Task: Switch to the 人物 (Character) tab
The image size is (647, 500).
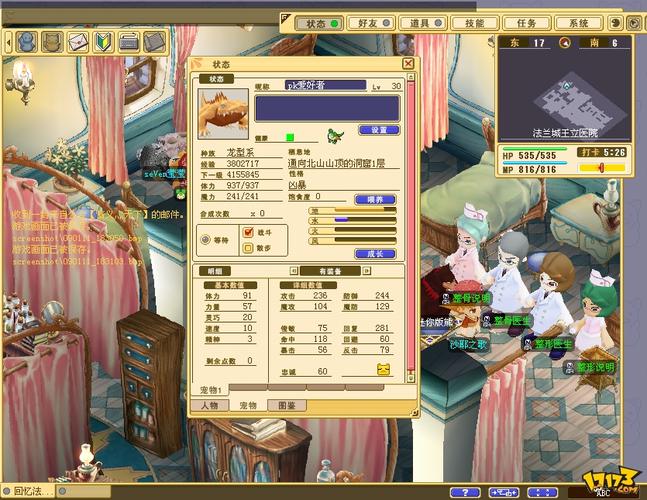Action: [x=209, y=405]
